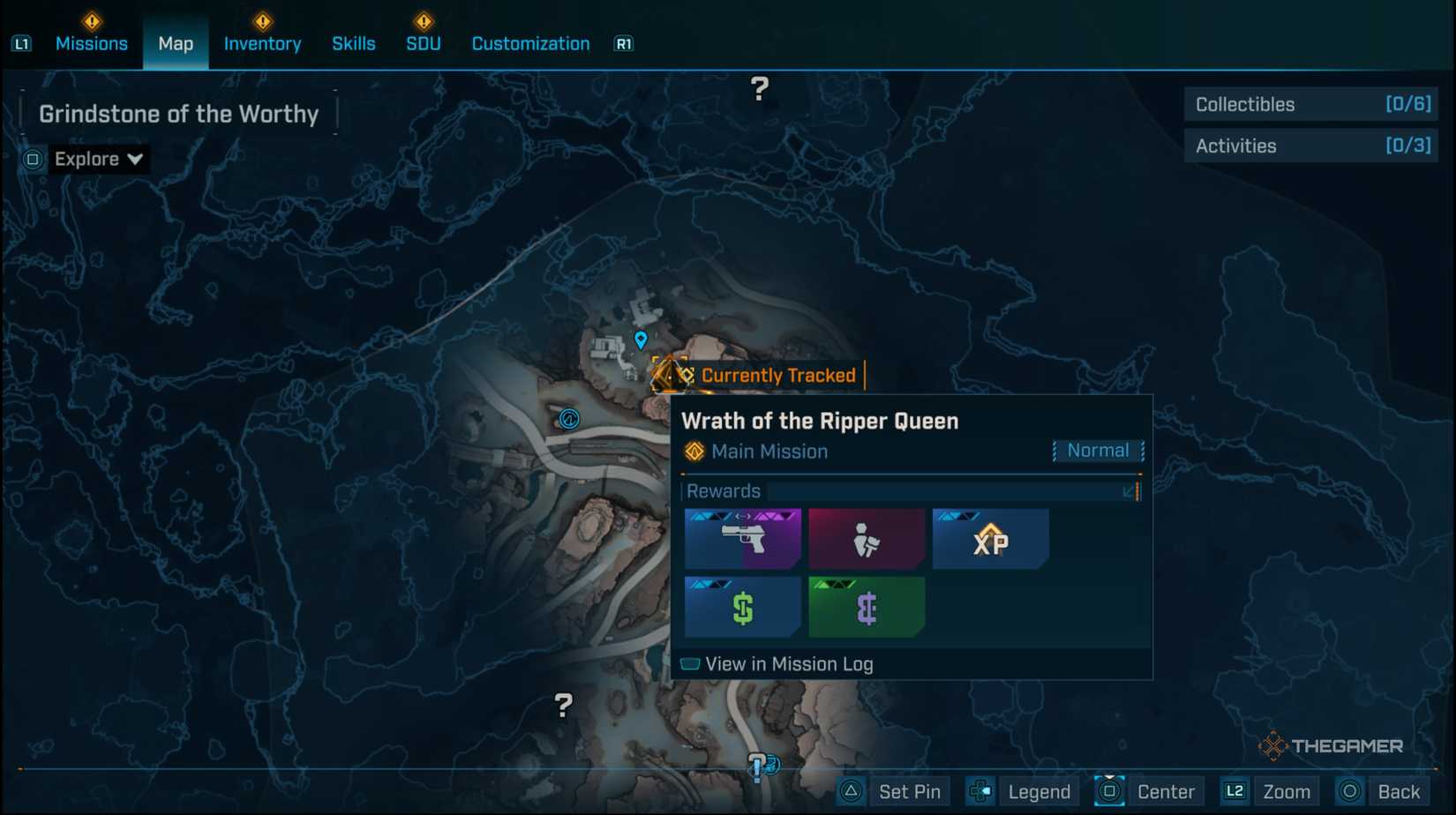Click the gear reward icon
The height and width of the screenshot is (815, 1456).
[866, 538]
